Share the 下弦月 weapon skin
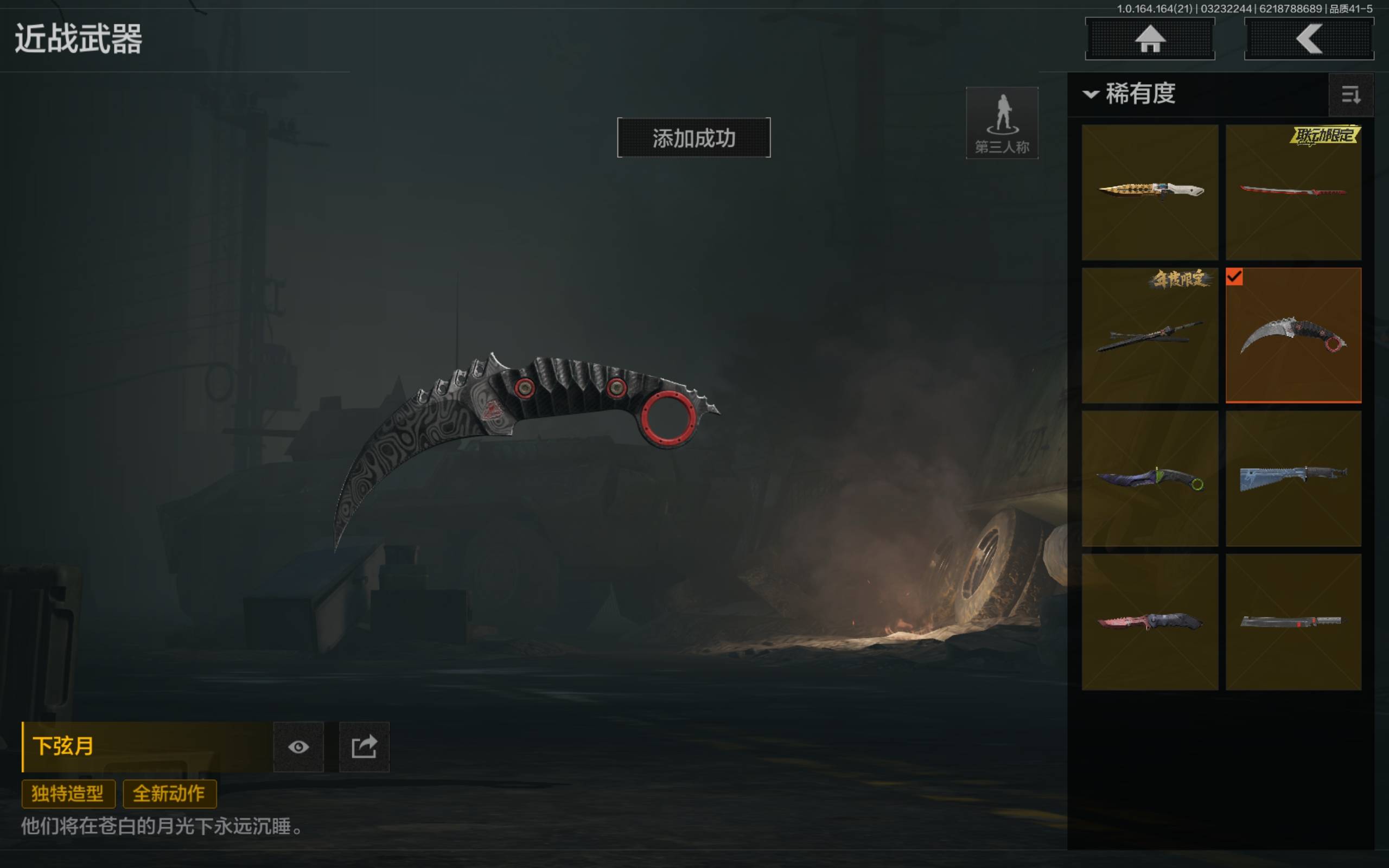The width and height of the screenshot is (1389, 868). pyautogui.click(x=364, y=747)
